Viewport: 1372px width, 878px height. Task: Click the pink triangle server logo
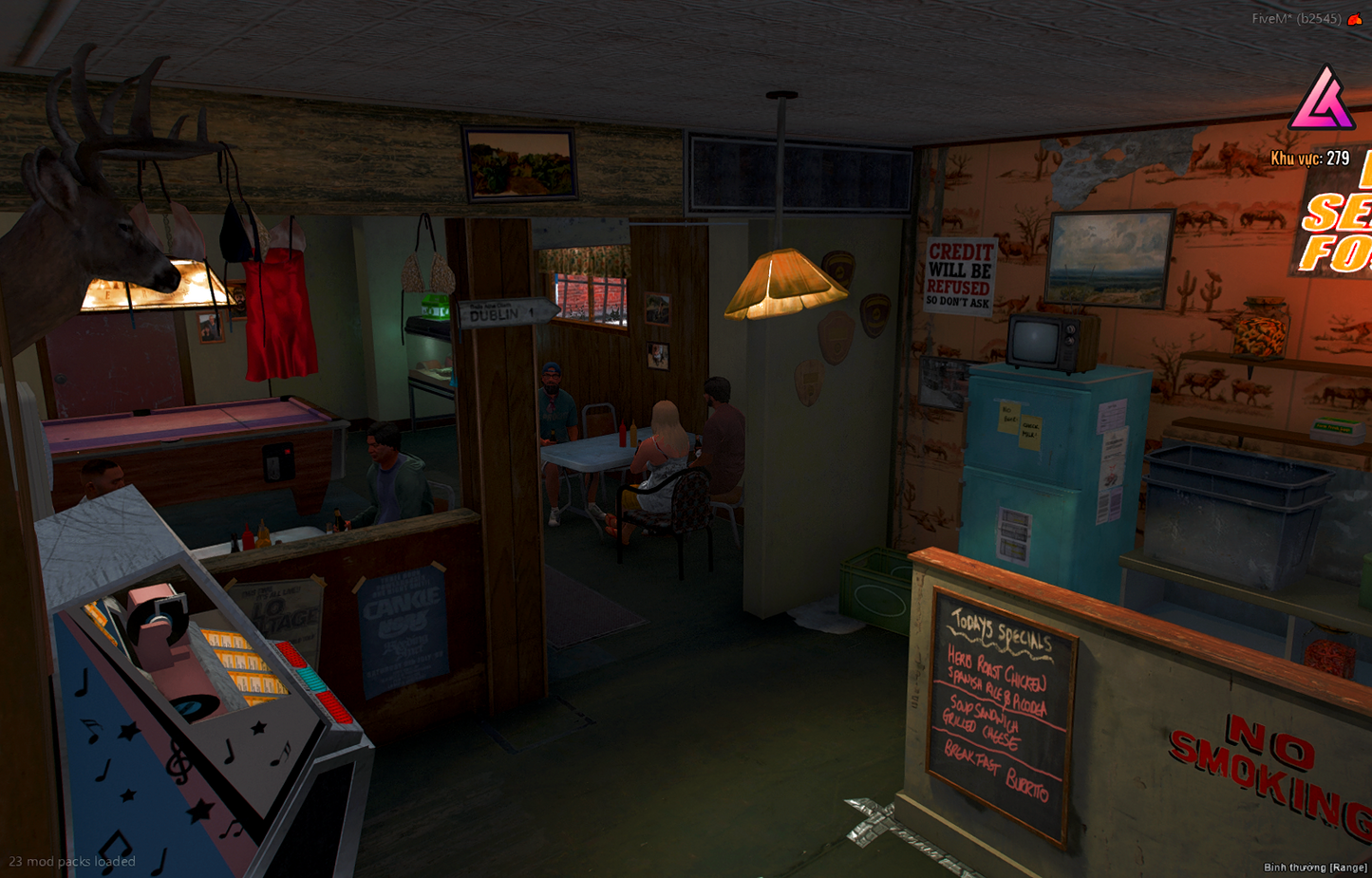[x=1322, y=100]
